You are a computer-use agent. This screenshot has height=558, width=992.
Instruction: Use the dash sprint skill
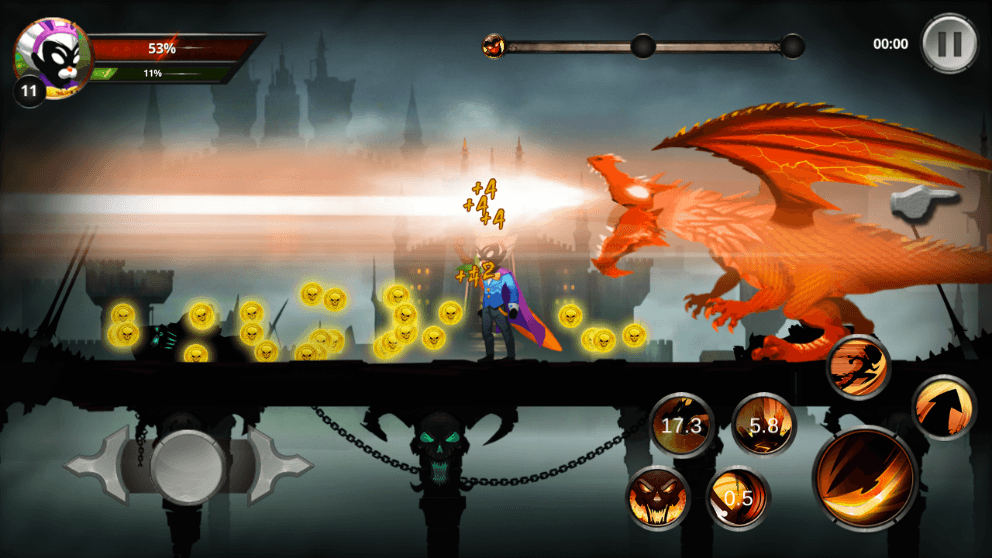859,366
